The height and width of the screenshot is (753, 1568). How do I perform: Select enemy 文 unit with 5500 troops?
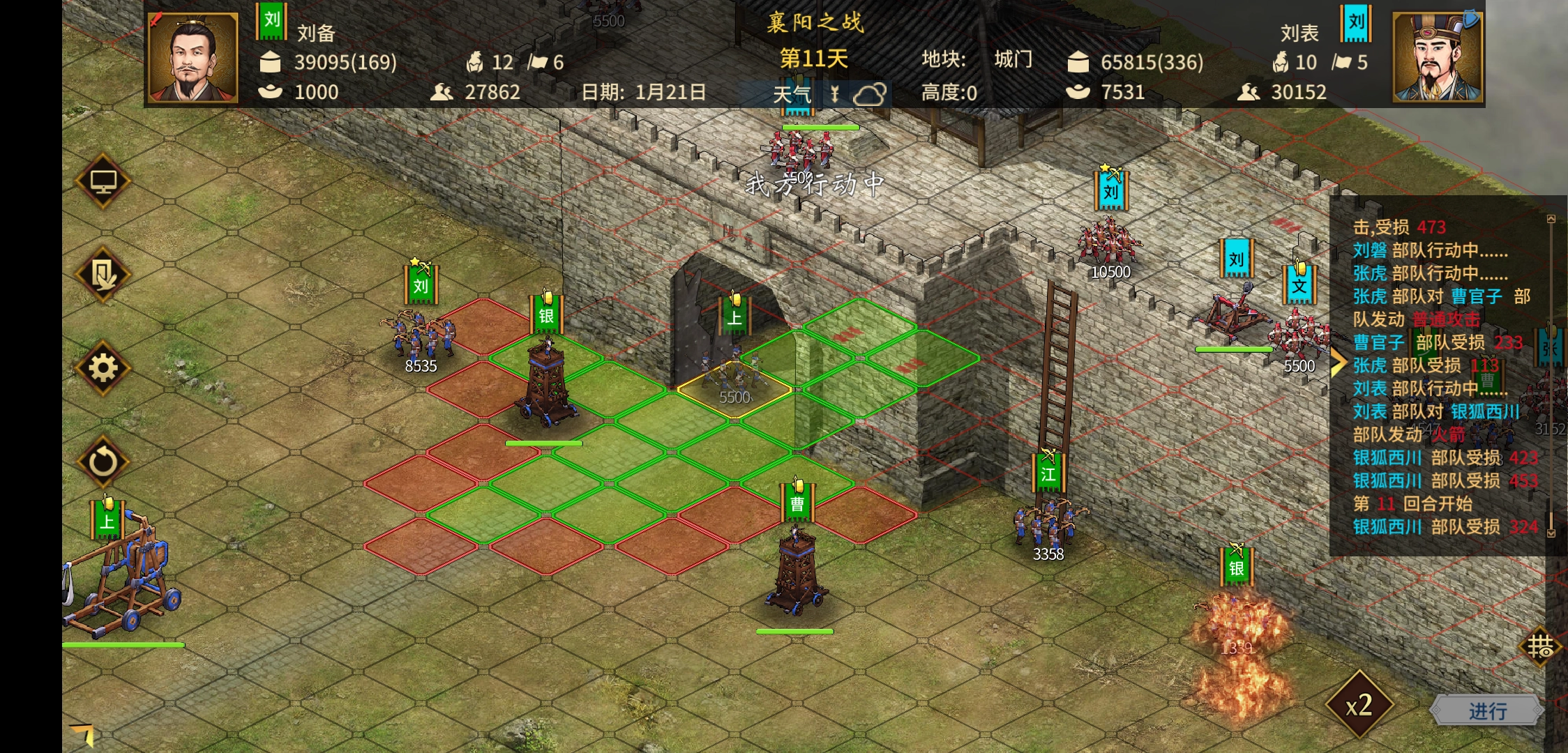point(1300,335)
